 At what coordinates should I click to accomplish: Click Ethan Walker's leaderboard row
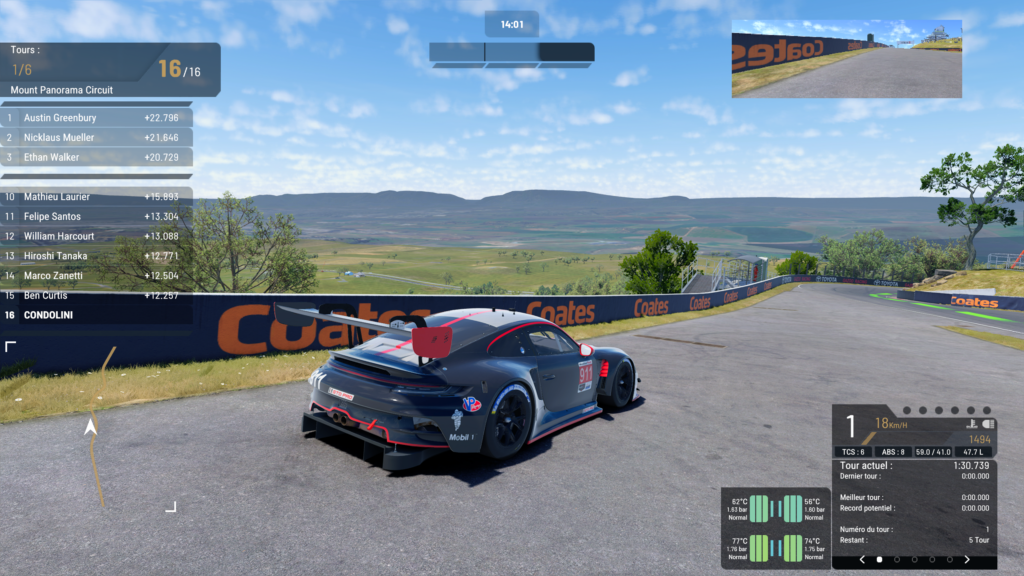pyautogui.click(x=97, y=157)
